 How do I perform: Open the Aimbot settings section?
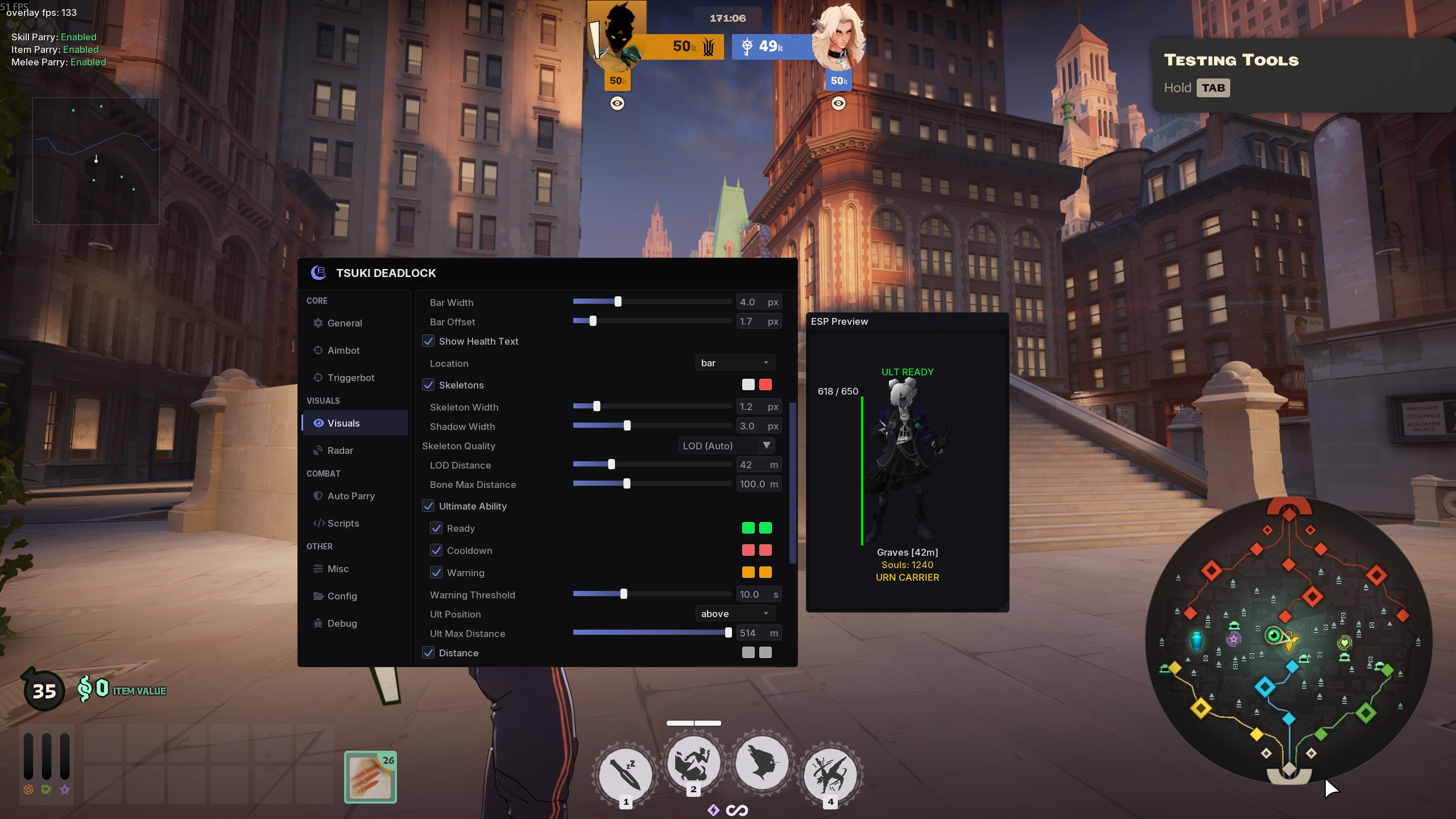[x=344, y=350]
